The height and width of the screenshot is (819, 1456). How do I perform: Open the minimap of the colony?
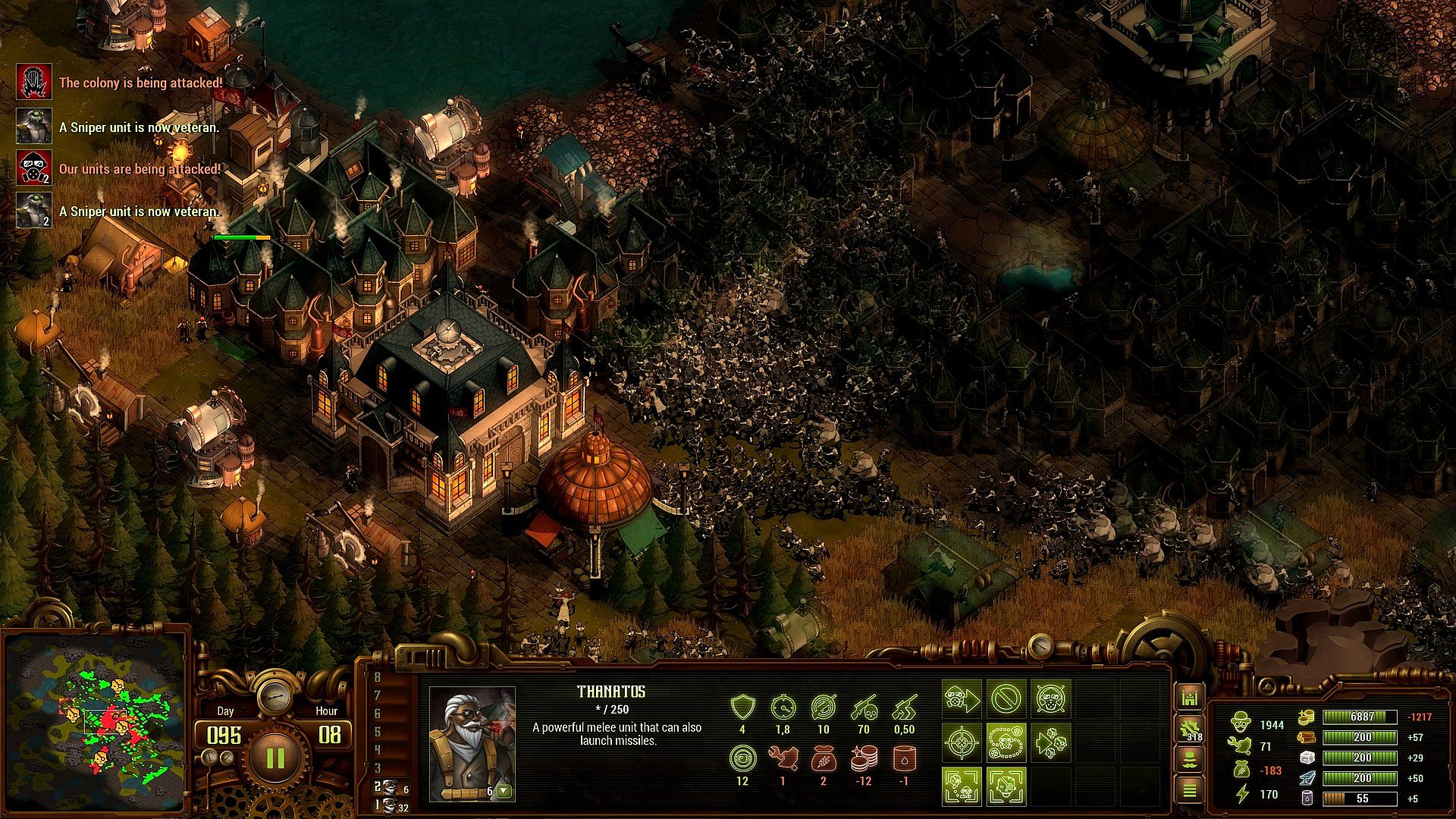95,720
